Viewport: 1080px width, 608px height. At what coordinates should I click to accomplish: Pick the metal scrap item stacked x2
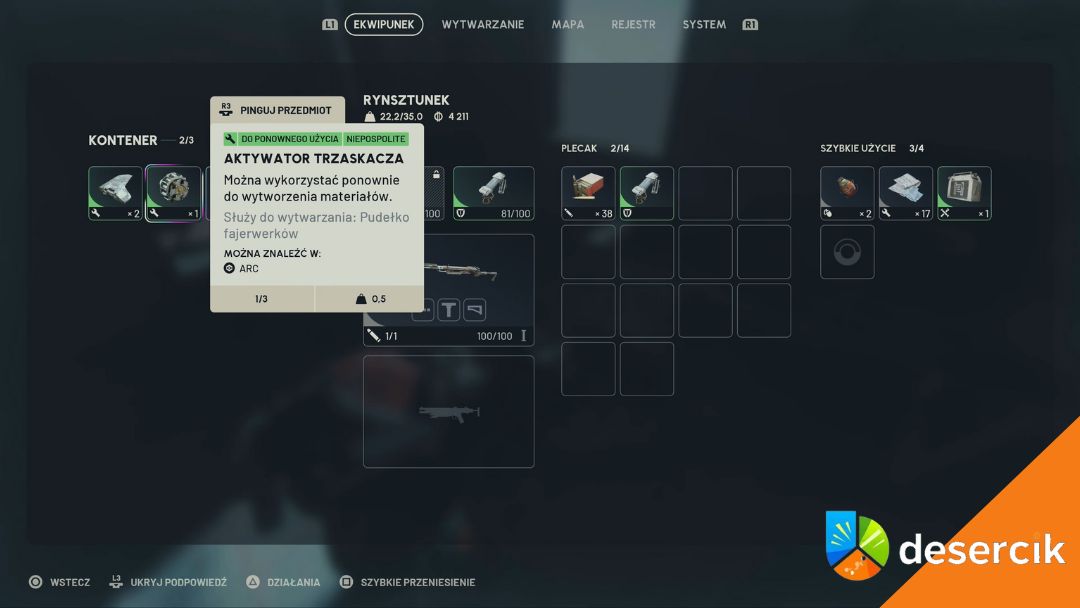tap(115, 193)
